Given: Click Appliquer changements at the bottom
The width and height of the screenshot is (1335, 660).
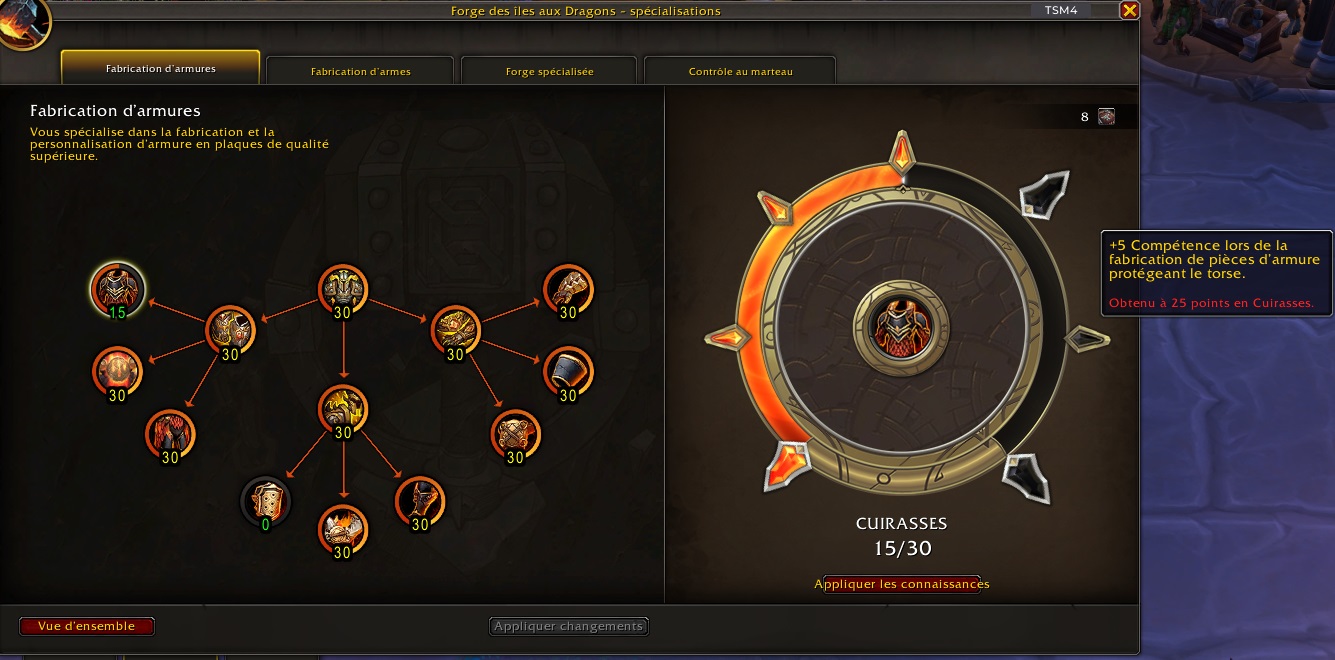Looking at the screenshot, I should 569,626.
